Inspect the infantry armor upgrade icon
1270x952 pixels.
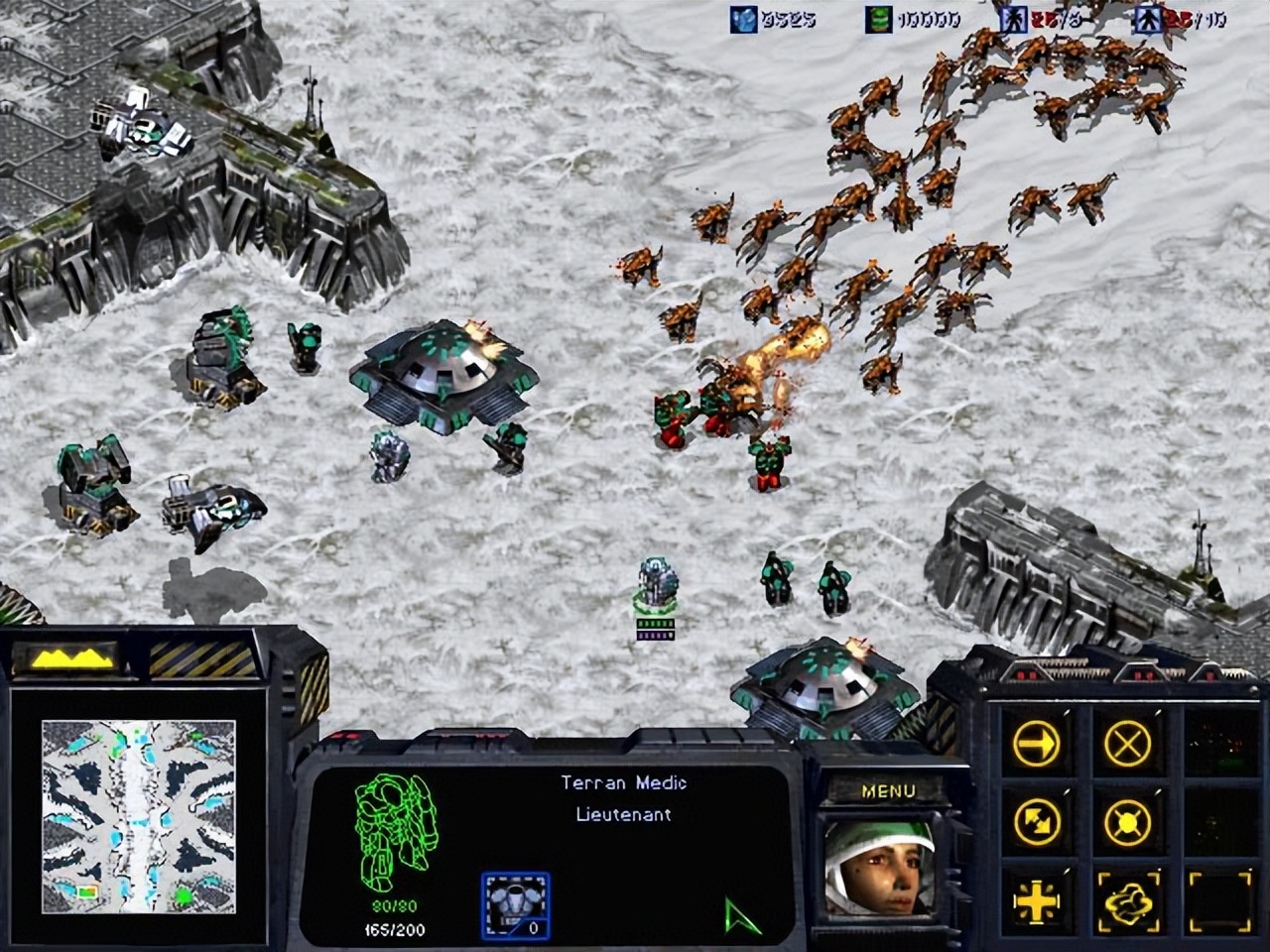click(x=515, y=904)
